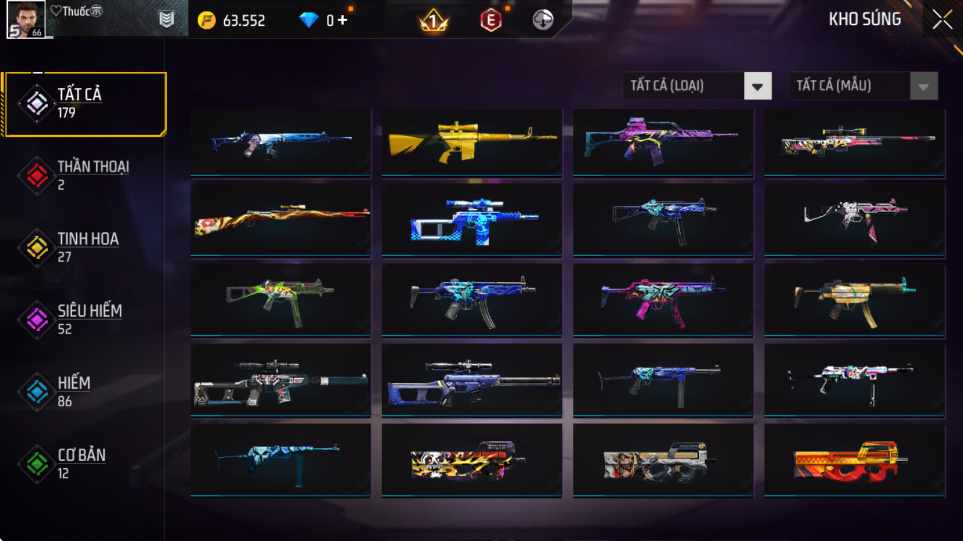The height and width of the screenshot is (541, 963).
Task: Pick the red and orange P90 skin
Action: click(854, 461)
